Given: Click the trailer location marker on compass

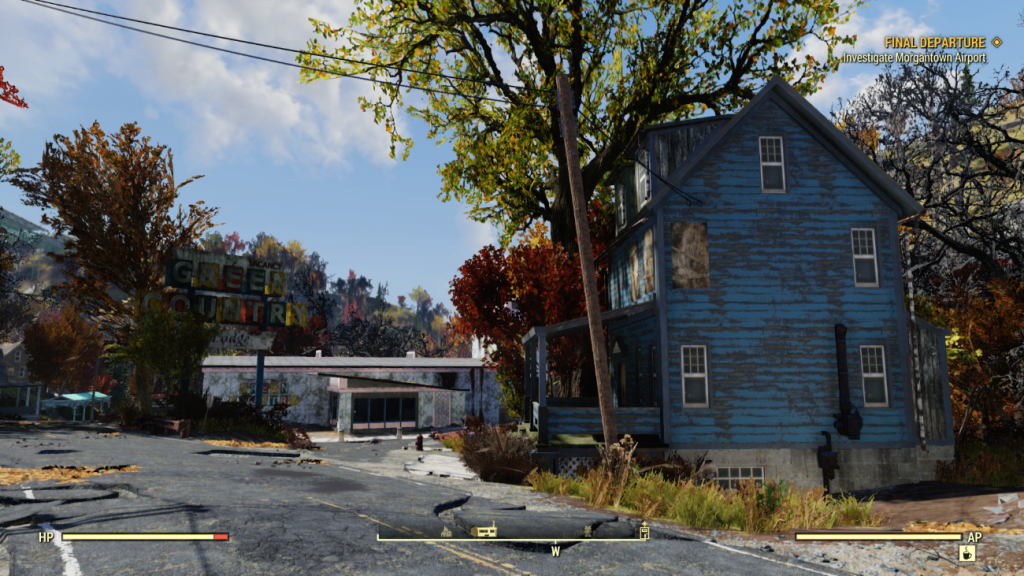Looking at the screenshot, I should (x=484, y=531).
